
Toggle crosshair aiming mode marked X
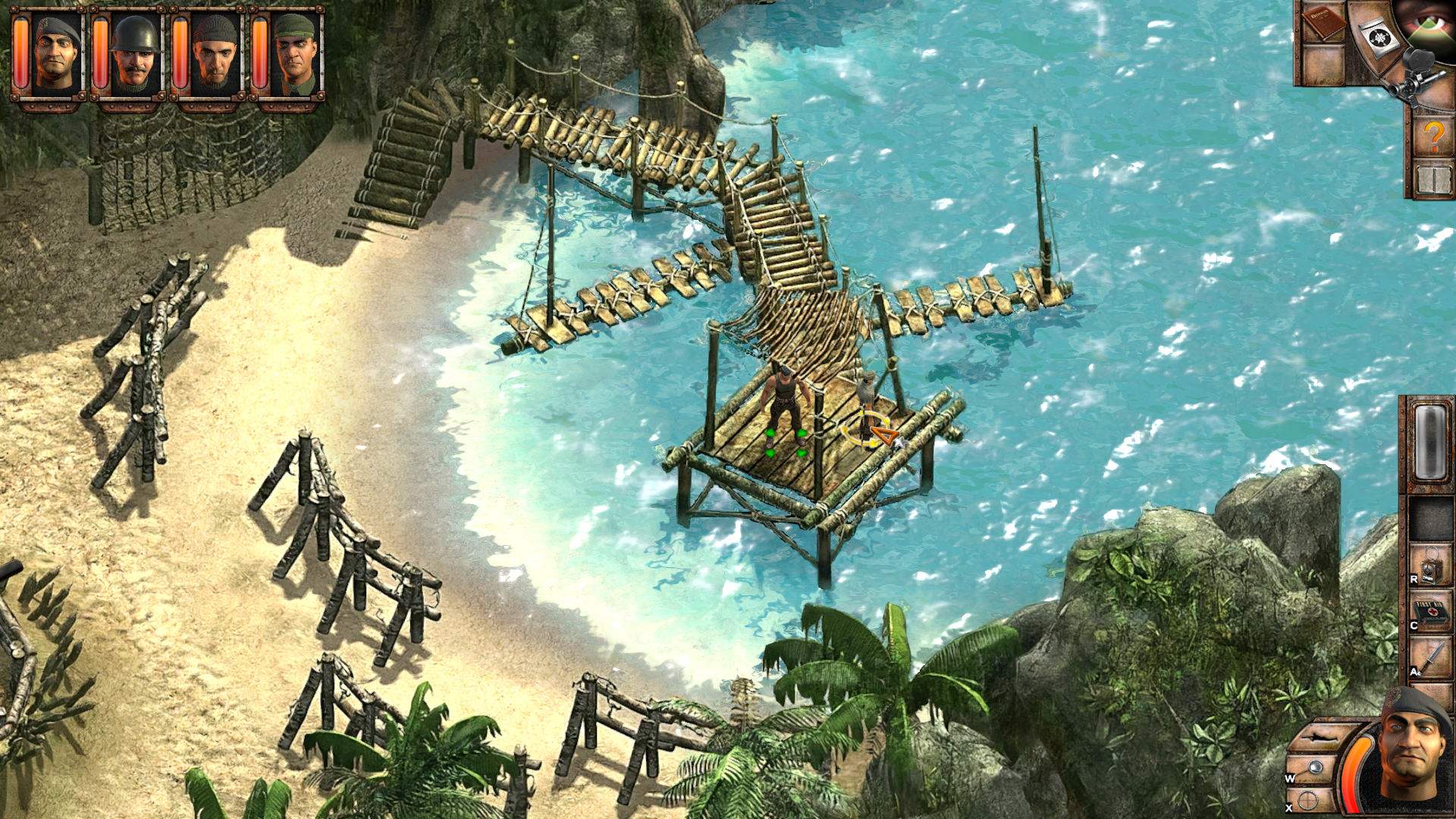pyautogui.click(x=1307, y=799)
